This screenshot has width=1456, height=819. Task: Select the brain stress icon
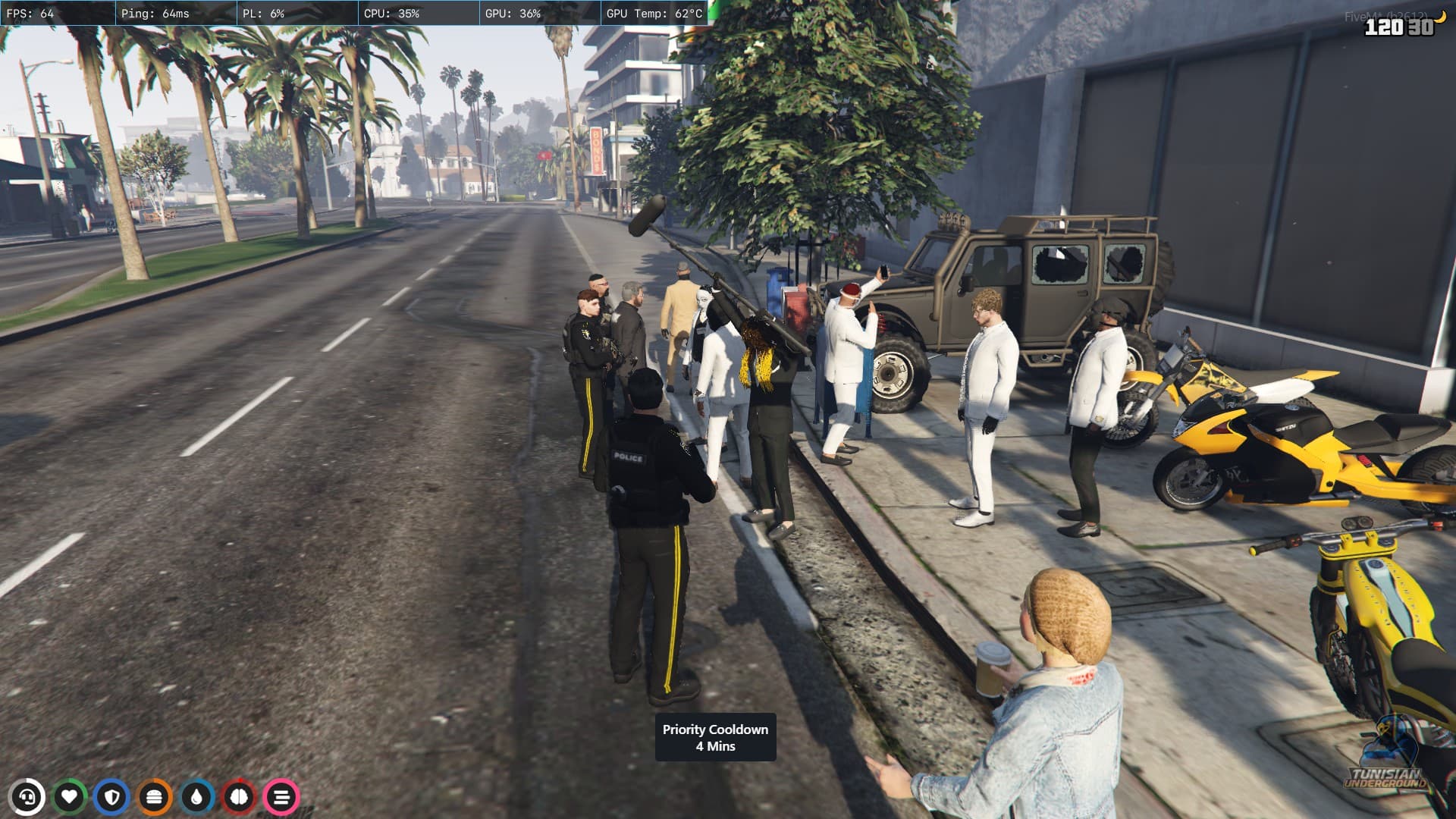[x=240, y=797]
